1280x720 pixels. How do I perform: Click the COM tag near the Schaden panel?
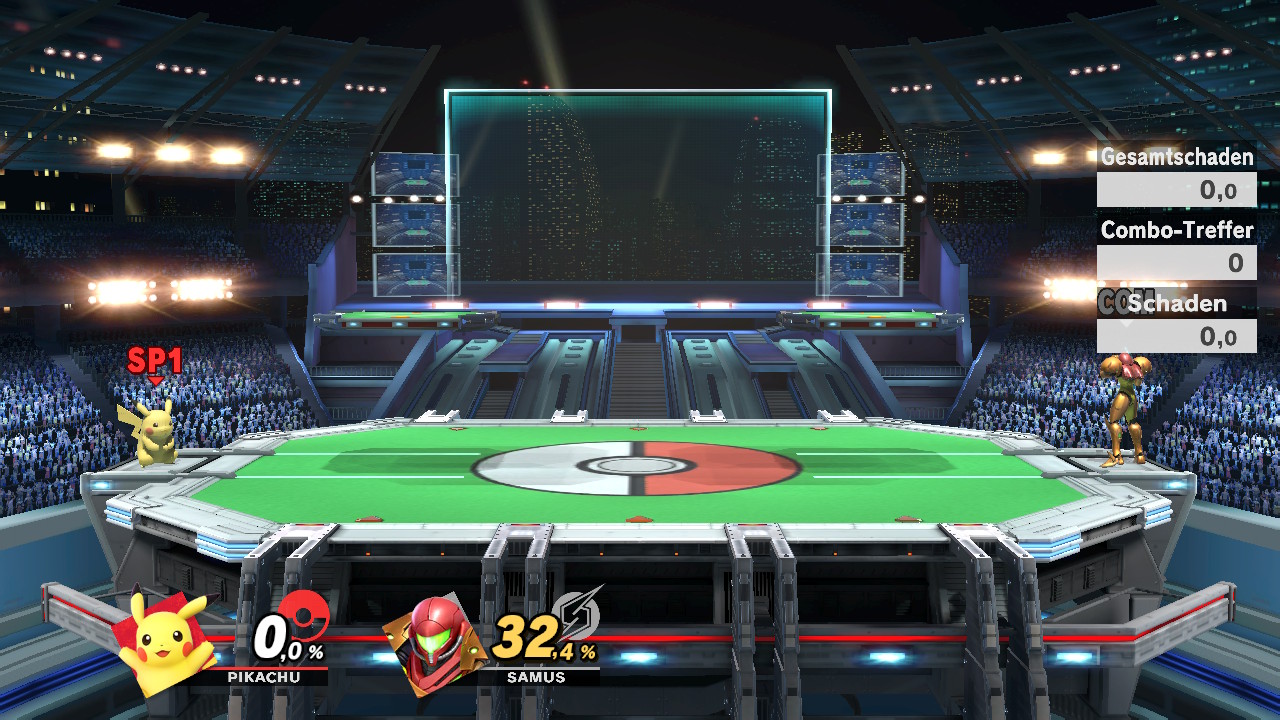[x=1118, y=303]
